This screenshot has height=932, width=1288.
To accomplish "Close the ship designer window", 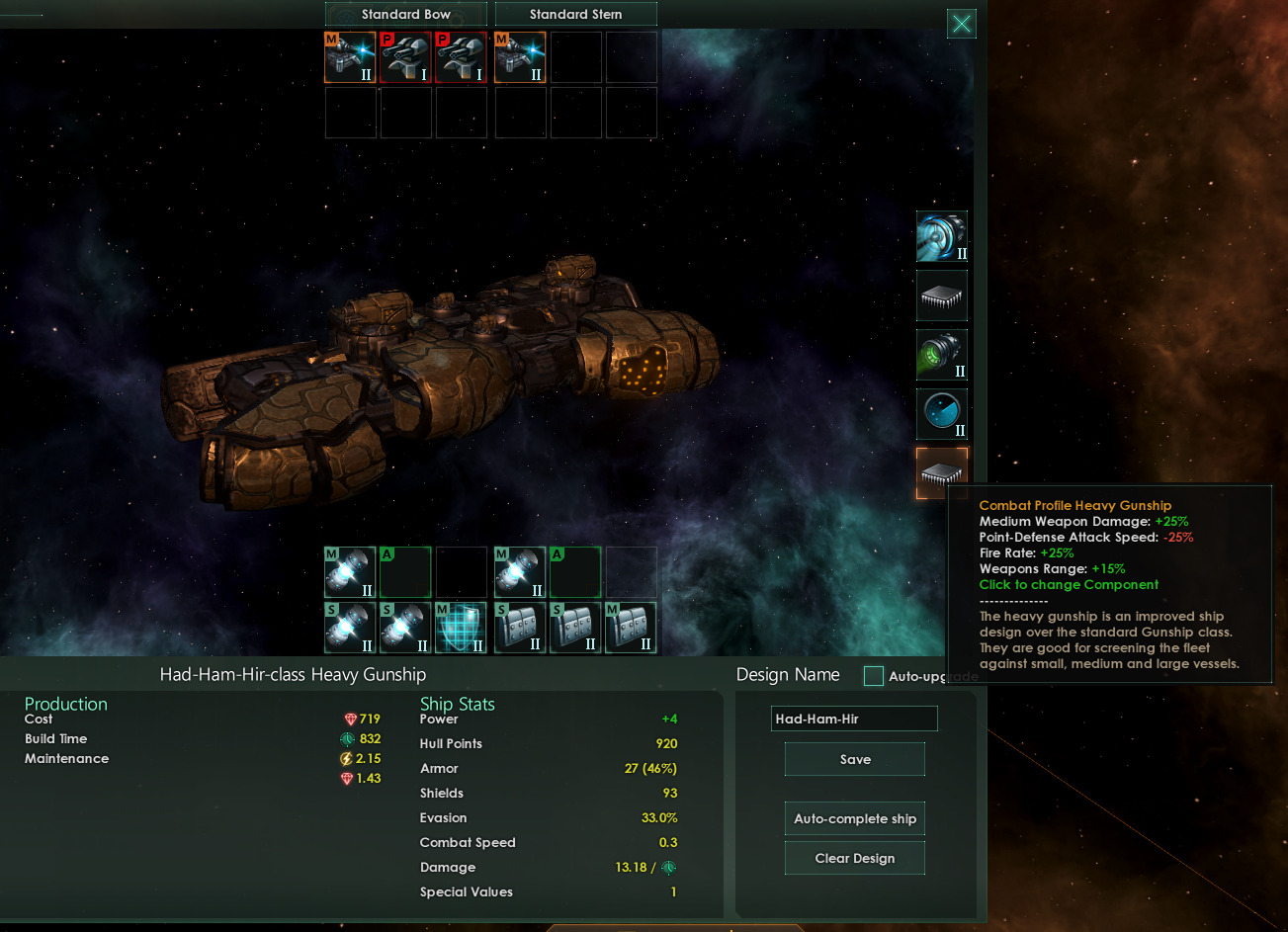I will click(x=961, y=24).
